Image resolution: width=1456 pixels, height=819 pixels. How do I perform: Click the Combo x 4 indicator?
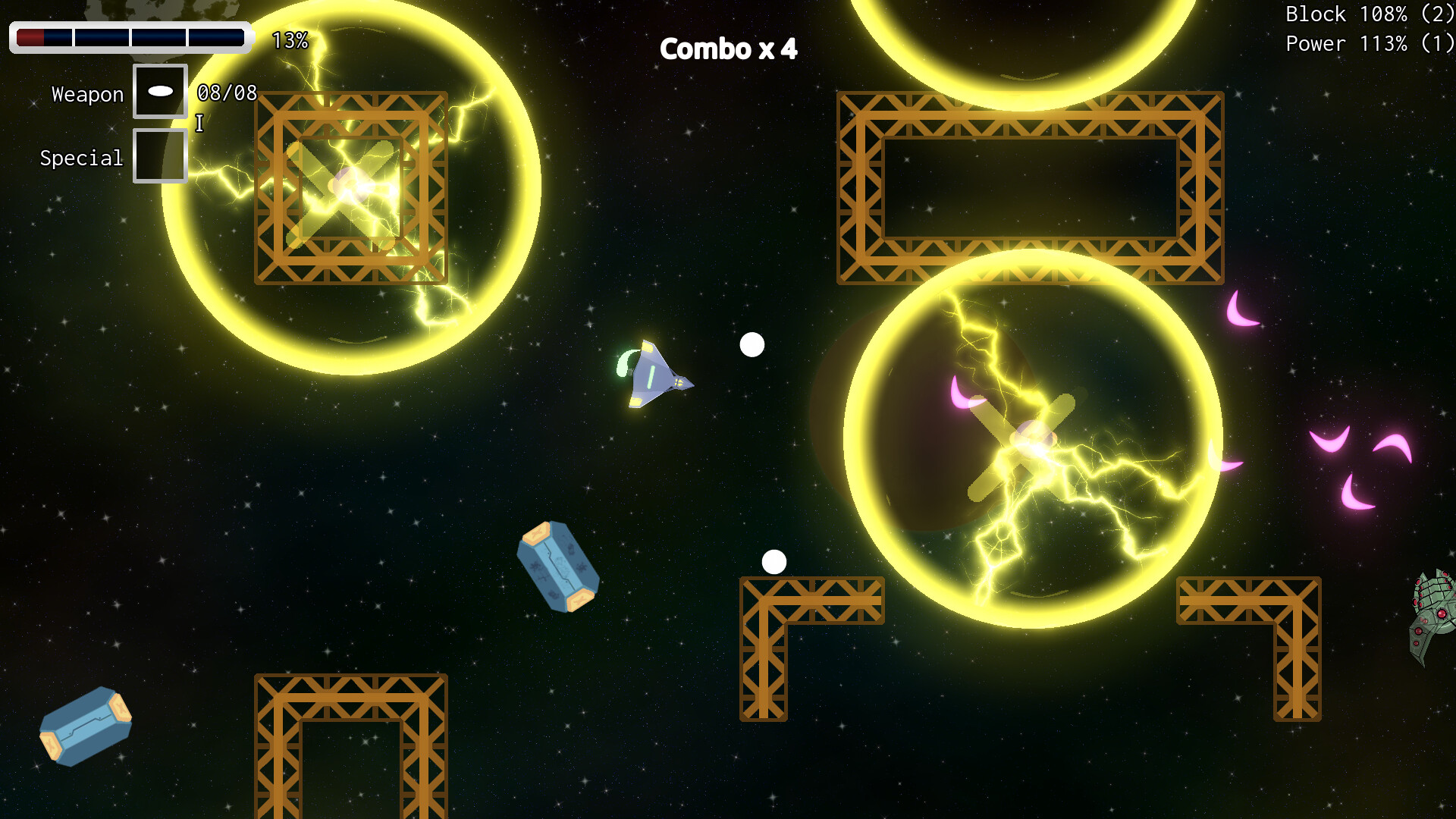tap(730, 49)
